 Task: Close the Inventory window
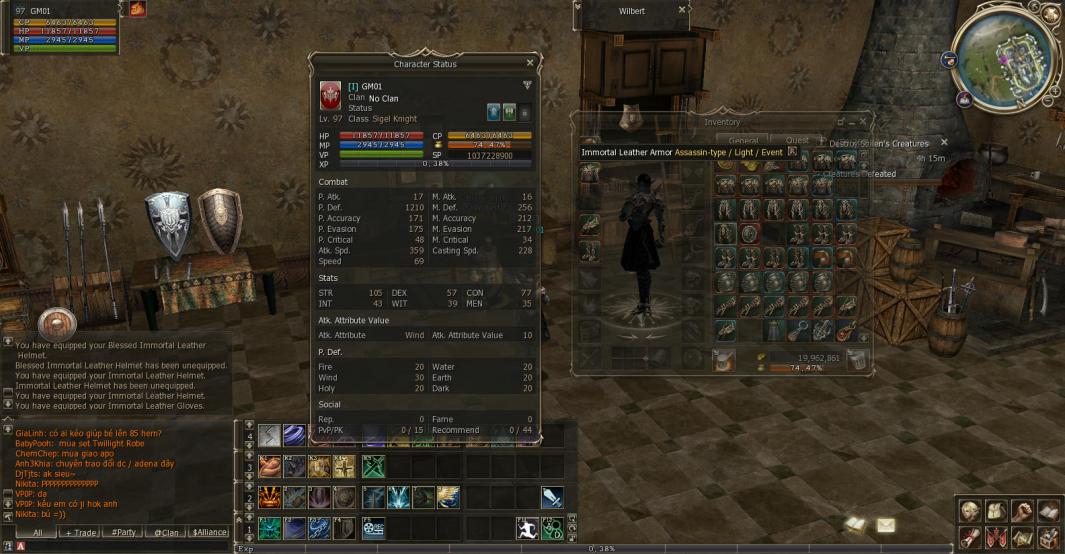click(862, 122)
